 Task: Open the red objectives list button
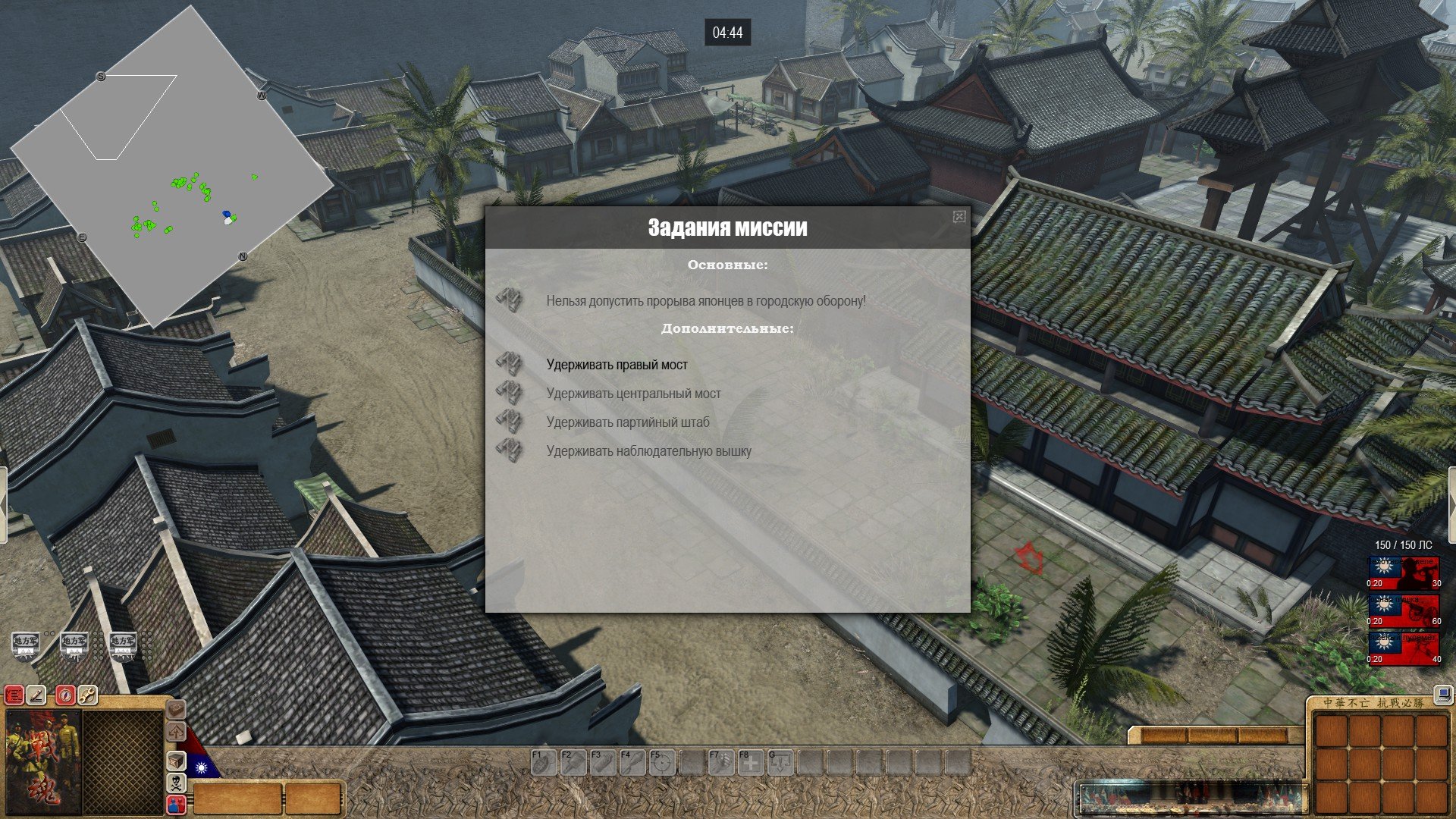click(14, 695)
